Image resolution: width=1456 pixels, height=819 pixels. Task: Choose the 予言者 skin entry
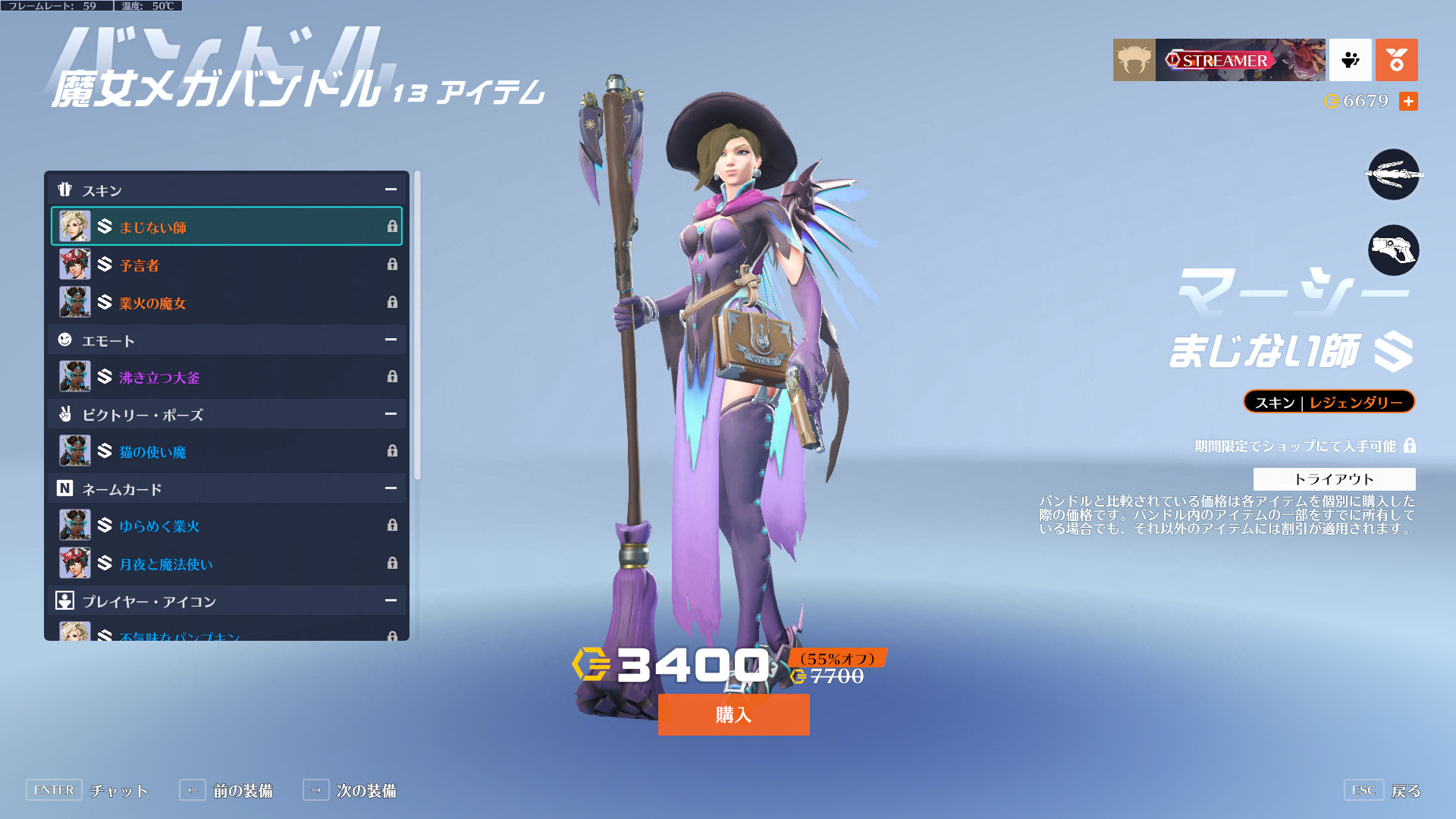[226, 265]
